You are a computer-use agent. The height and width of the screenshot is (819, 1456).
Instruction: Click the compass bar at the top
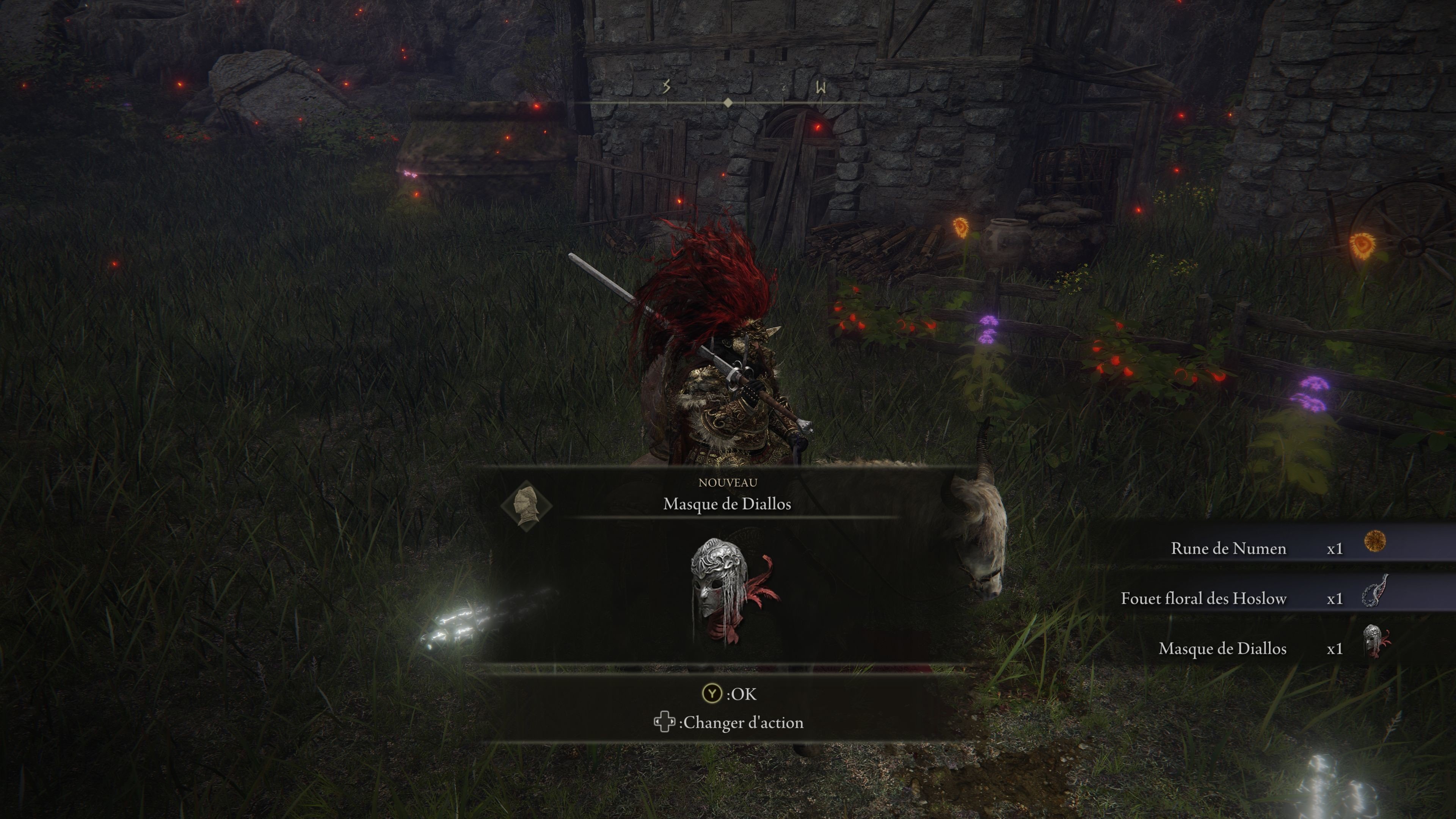[x=728, y=102]
